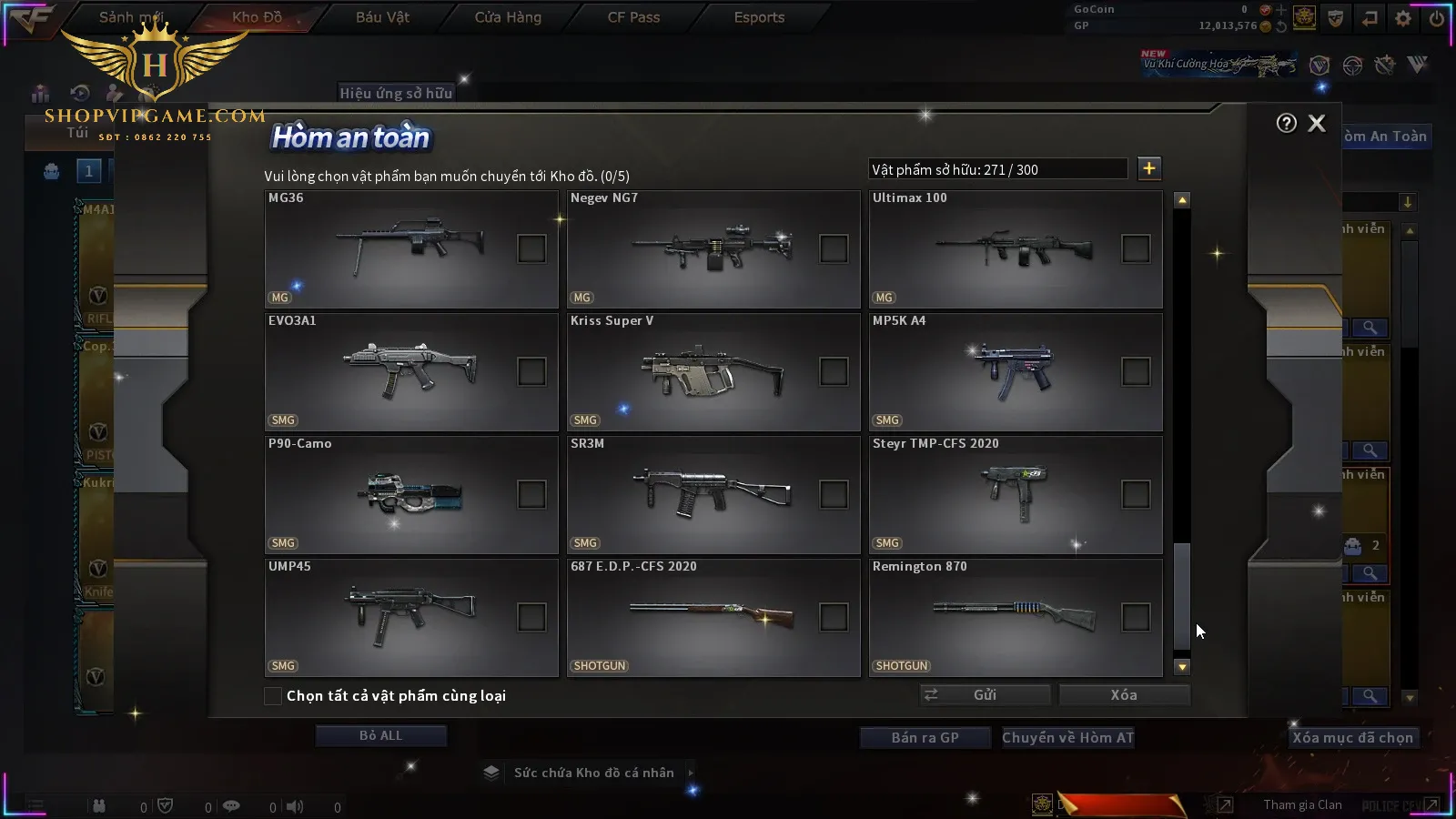Viewport: 1456px width, 819px height.
Task: Toggle 'Chọn tất cả vật phẩm cùng loại'
Action: (x=273, y=696)
